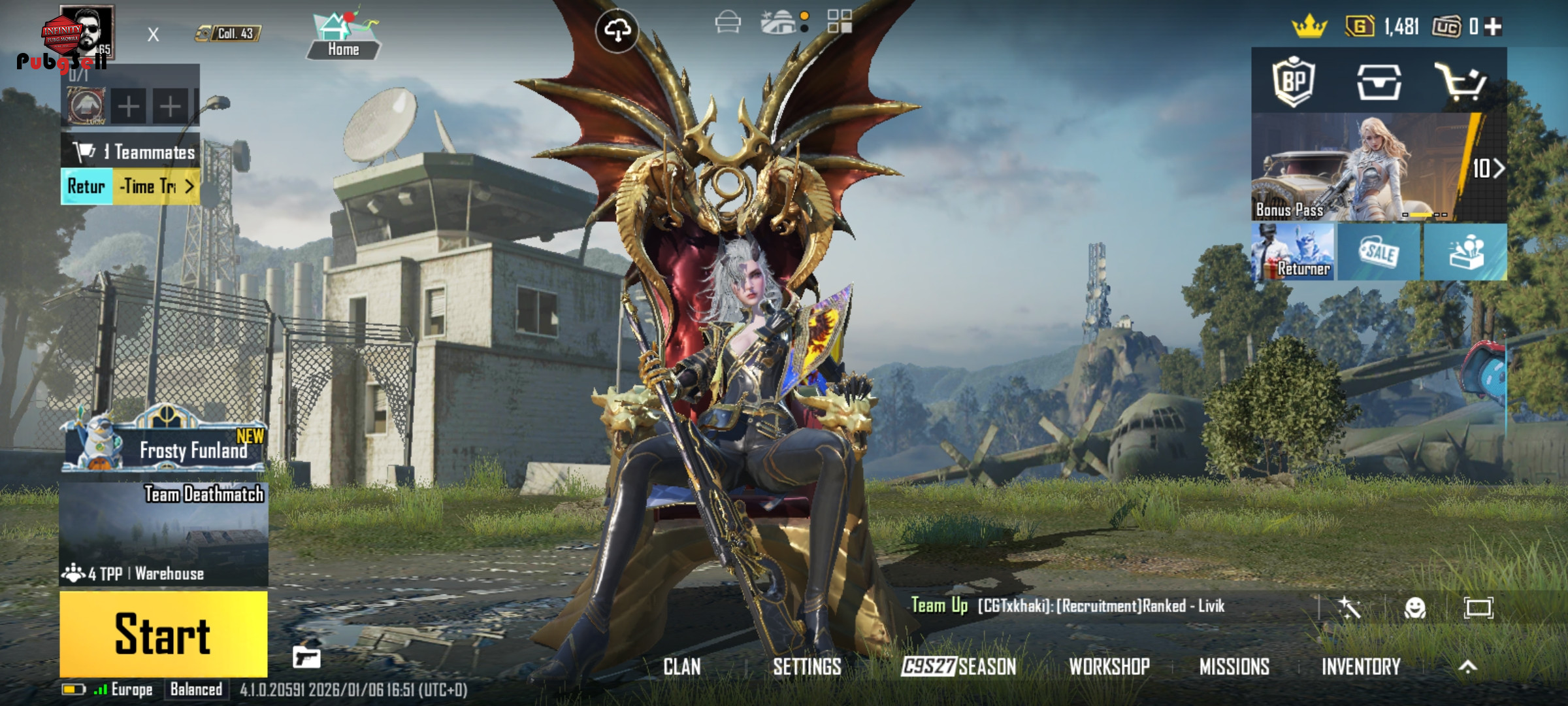Screen dimensions: 1568x706
Task: Add UC with the plus button
Action: tap(1494, 27)
